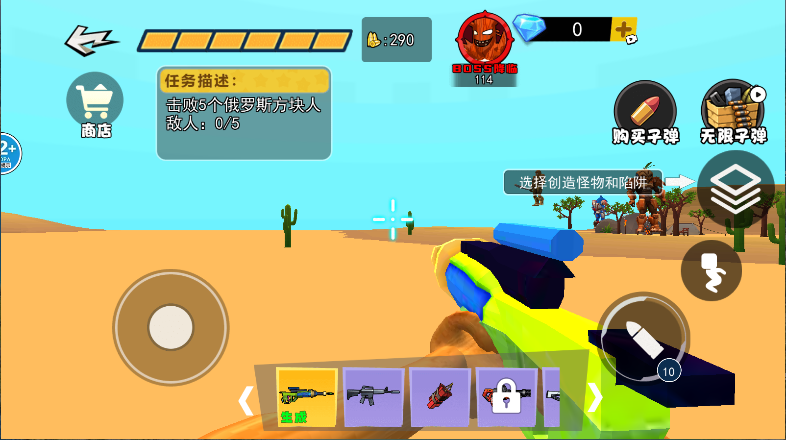This screenshot has width=786, height=440.
Task: Show previous weapons with left arrow
Action: click(246, 400)
